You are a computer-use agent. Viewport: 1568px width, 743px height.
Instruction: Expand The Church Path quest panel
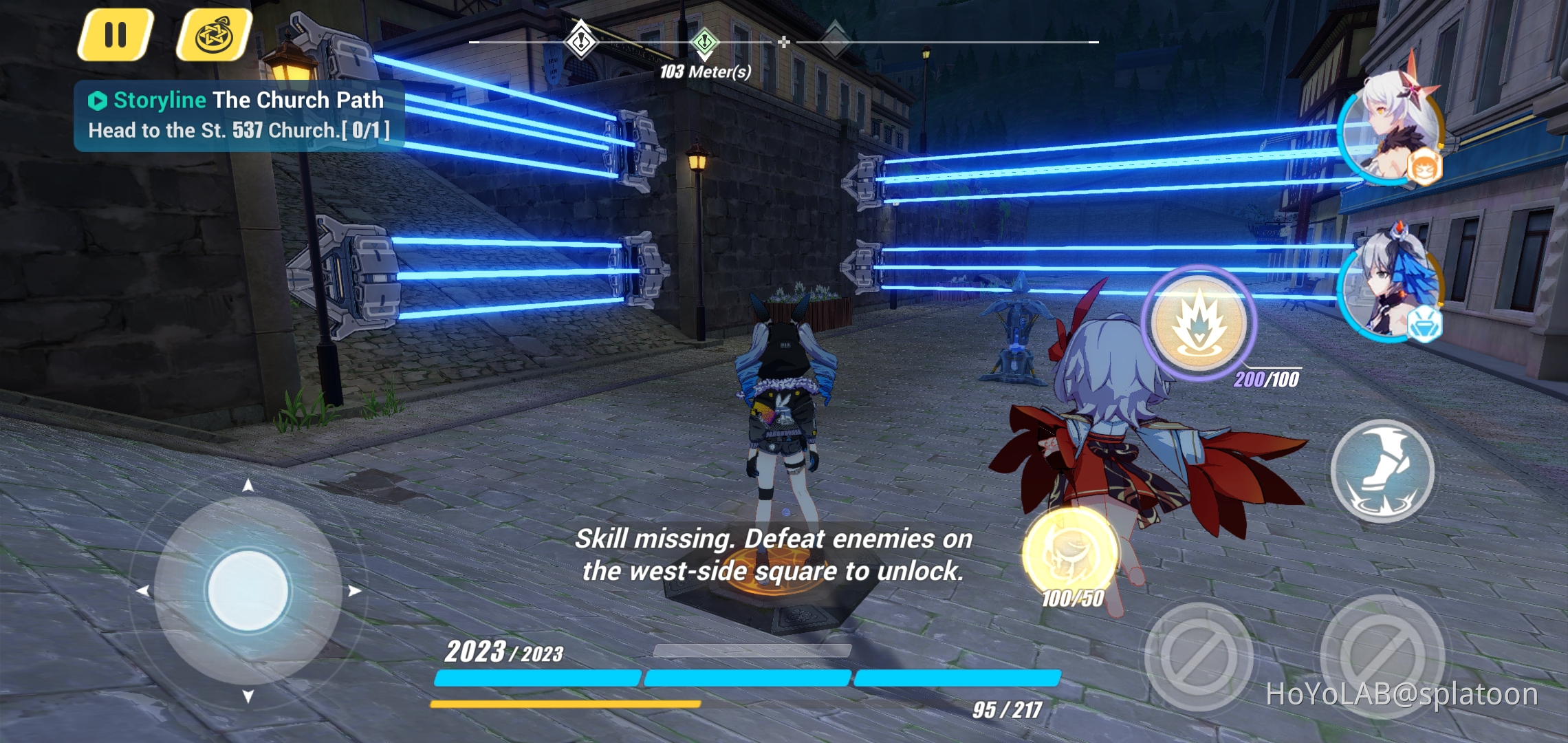(x=296, y=99)
